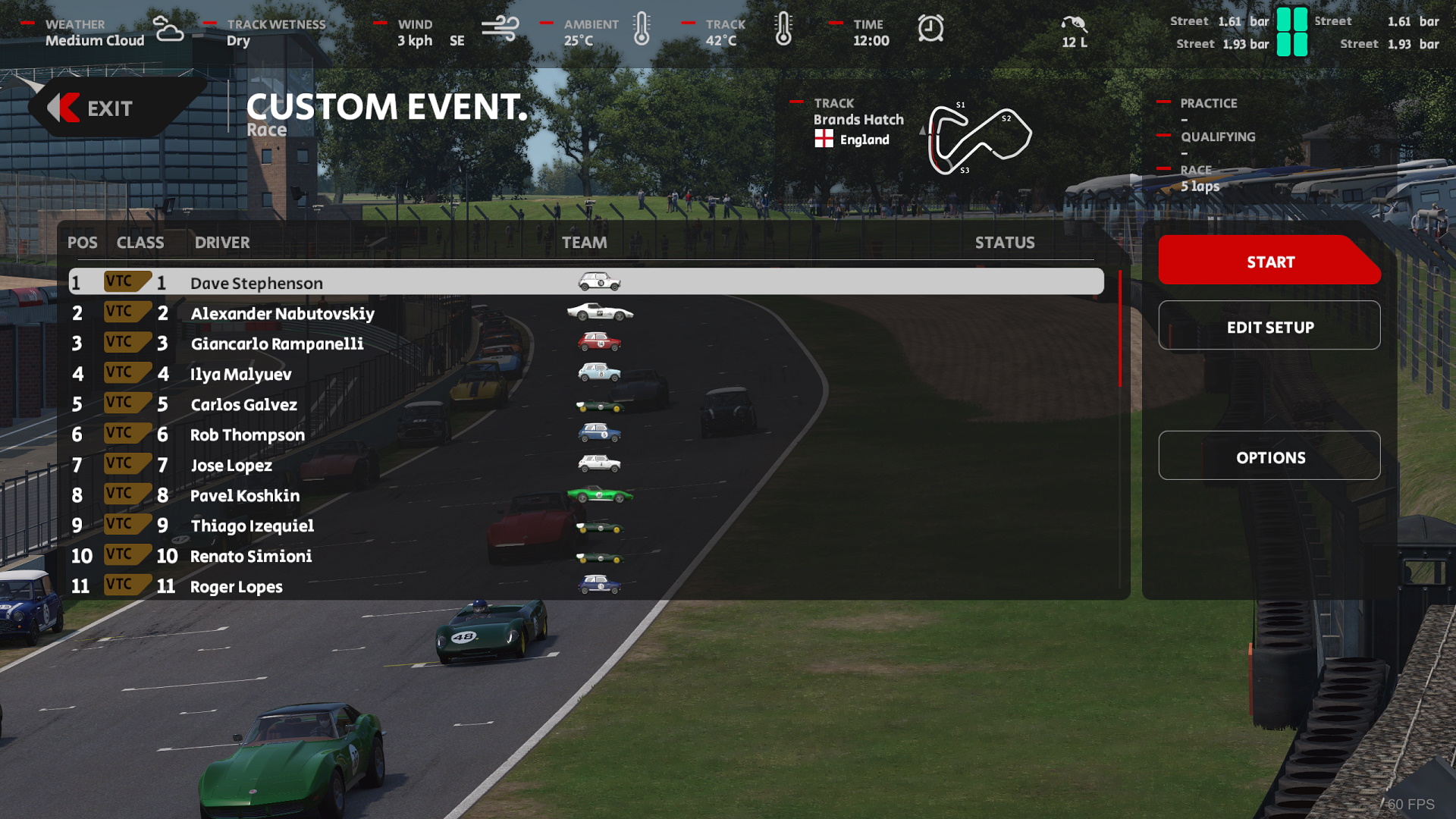Select Thiago Izequiel in the list
1456x819 pixels.
pos(252,526)
